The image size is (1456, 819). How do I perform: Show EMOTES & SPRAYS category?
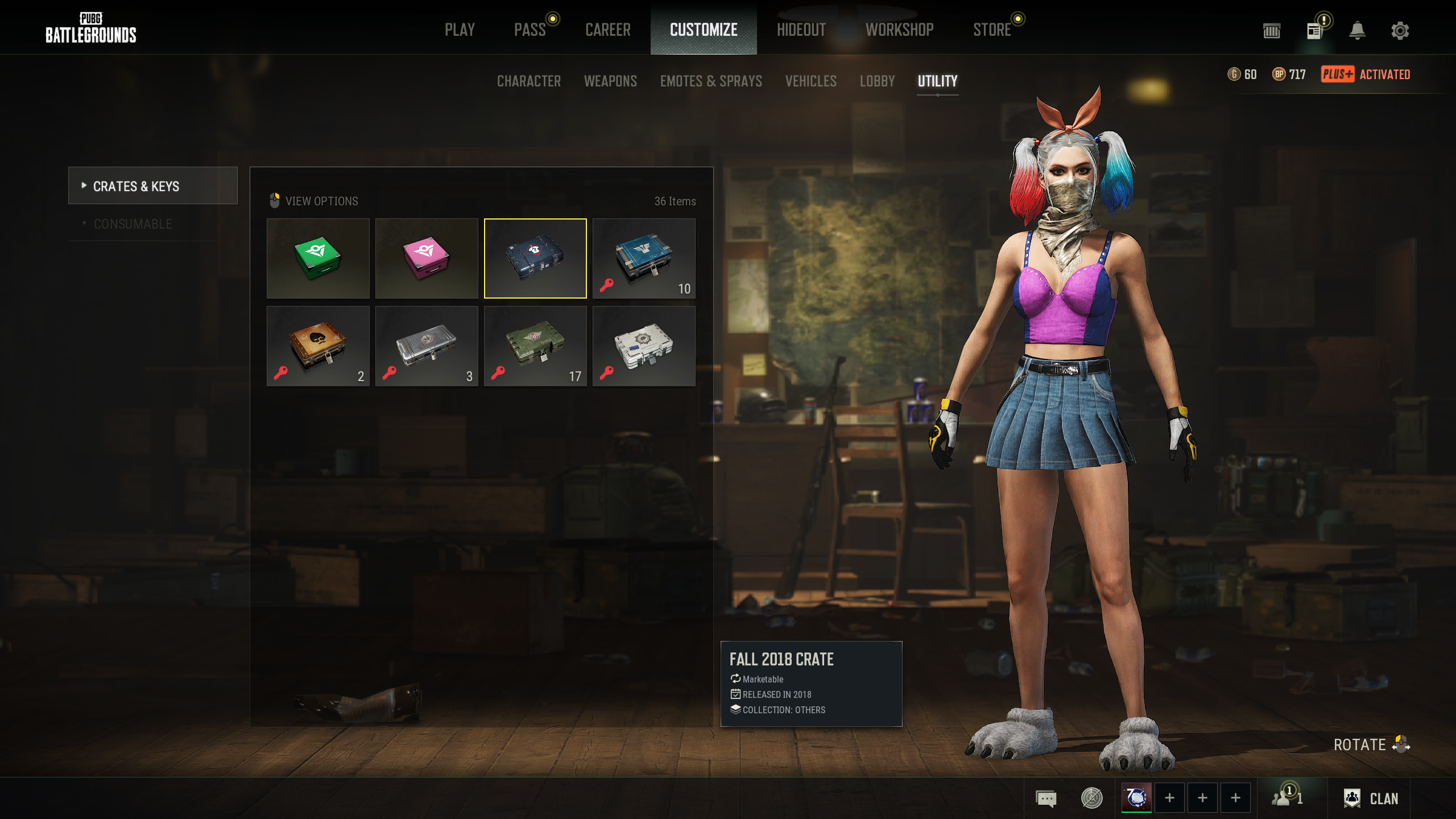711,81
